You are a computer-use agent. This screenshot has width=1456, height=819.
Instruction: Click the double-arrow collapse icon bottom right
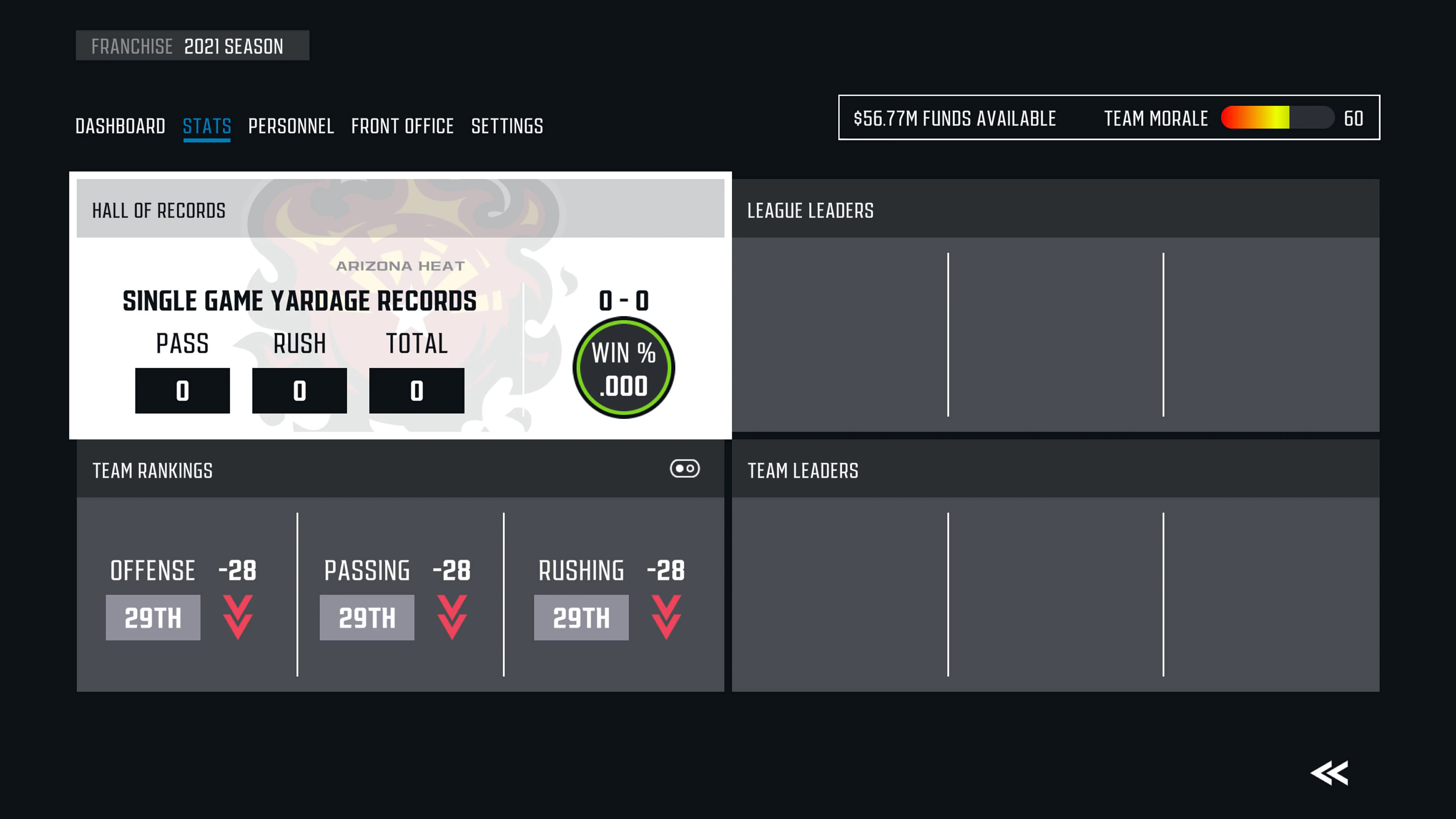point(1329,773)
